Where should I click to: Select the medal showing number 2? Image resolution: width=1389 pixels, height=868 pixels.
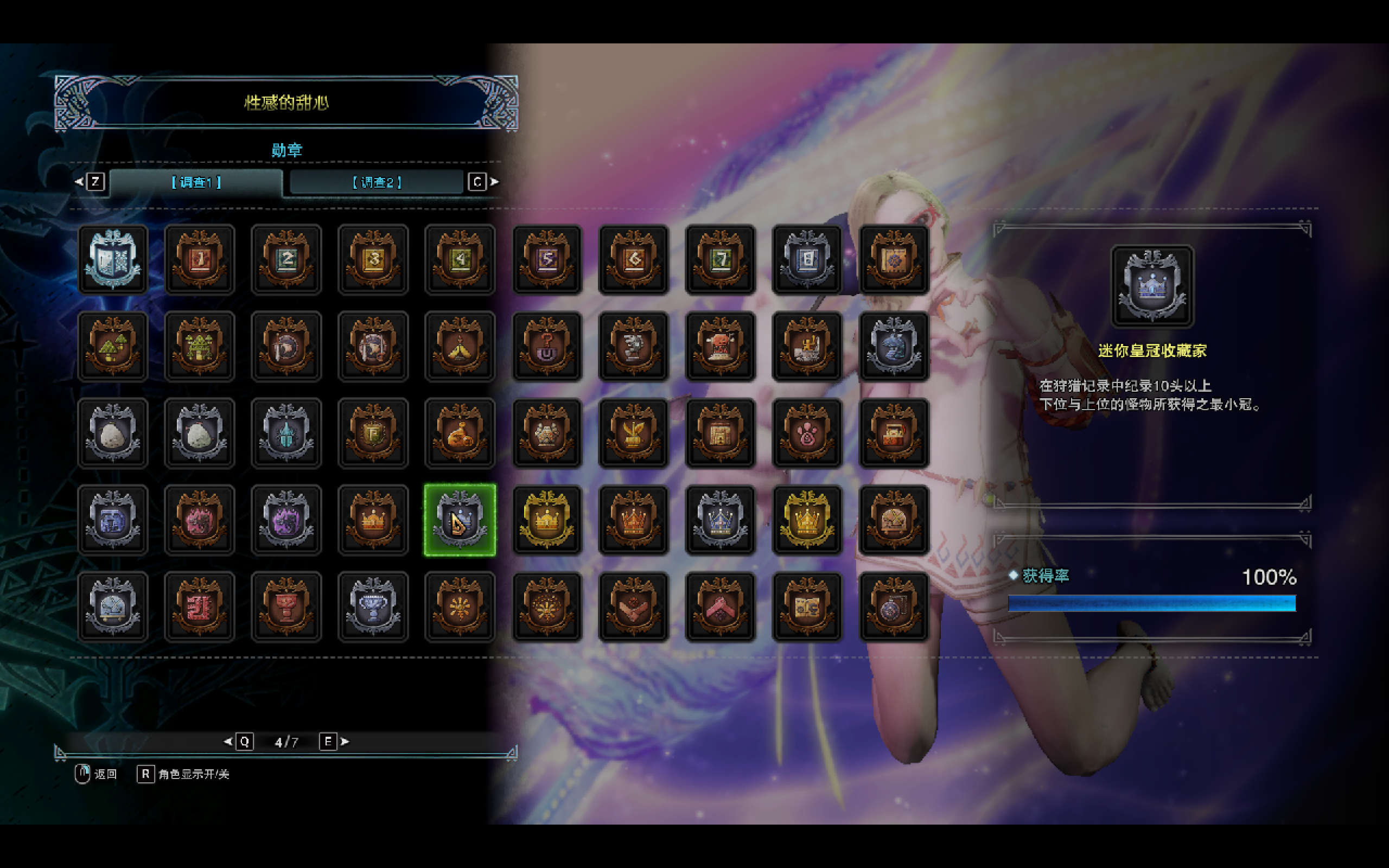286,259
